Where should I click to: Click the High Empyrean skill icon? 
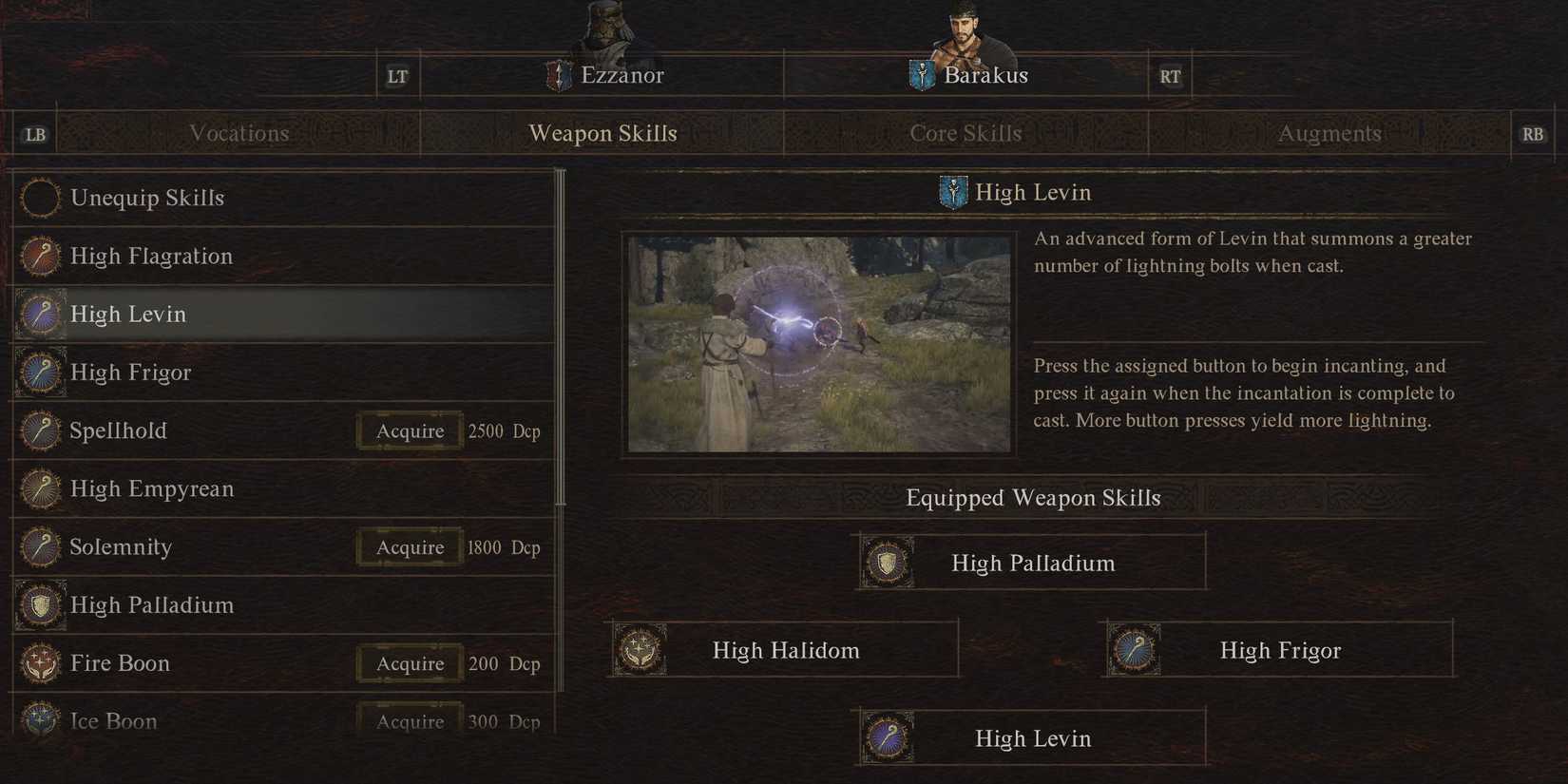click(x=41, y=489)
